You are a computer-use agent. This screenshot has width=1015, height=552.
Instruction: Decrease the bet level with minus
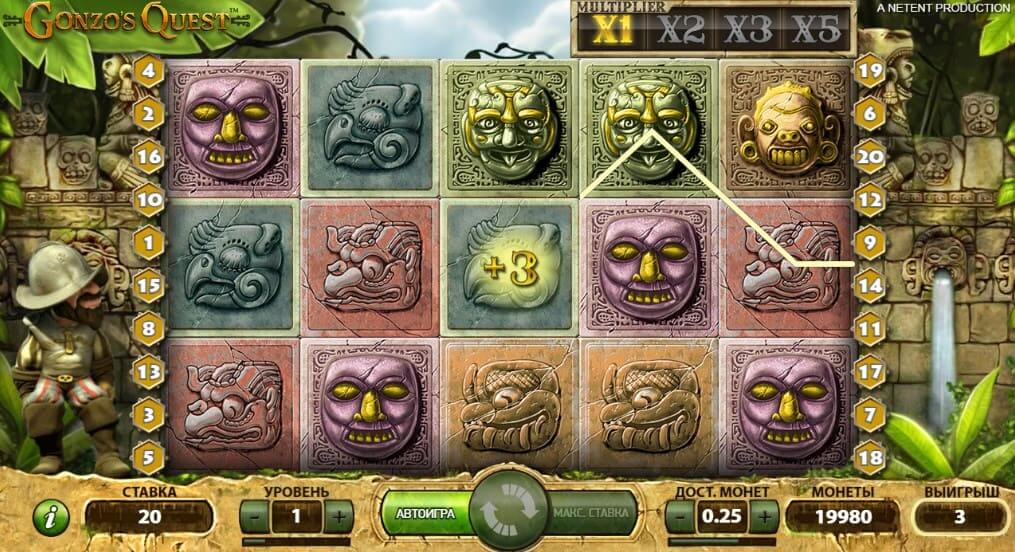coord(255,517)
